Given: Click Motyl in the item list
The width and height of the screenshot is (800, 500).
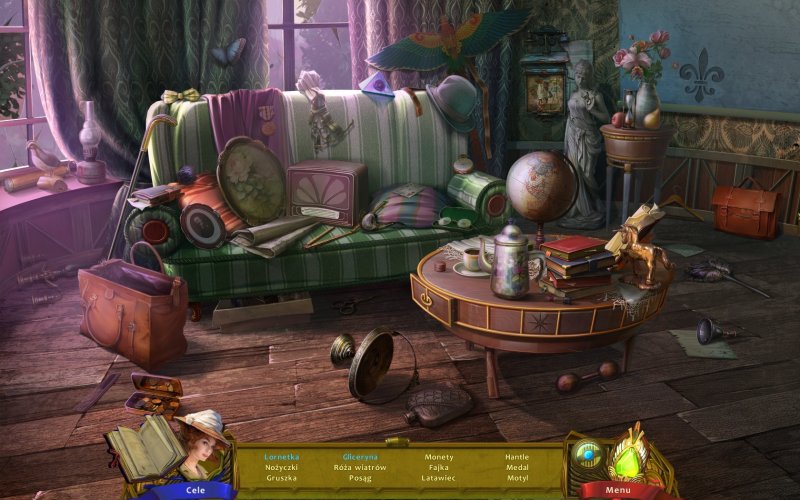Looking at the screenshot, I should 517,478.
